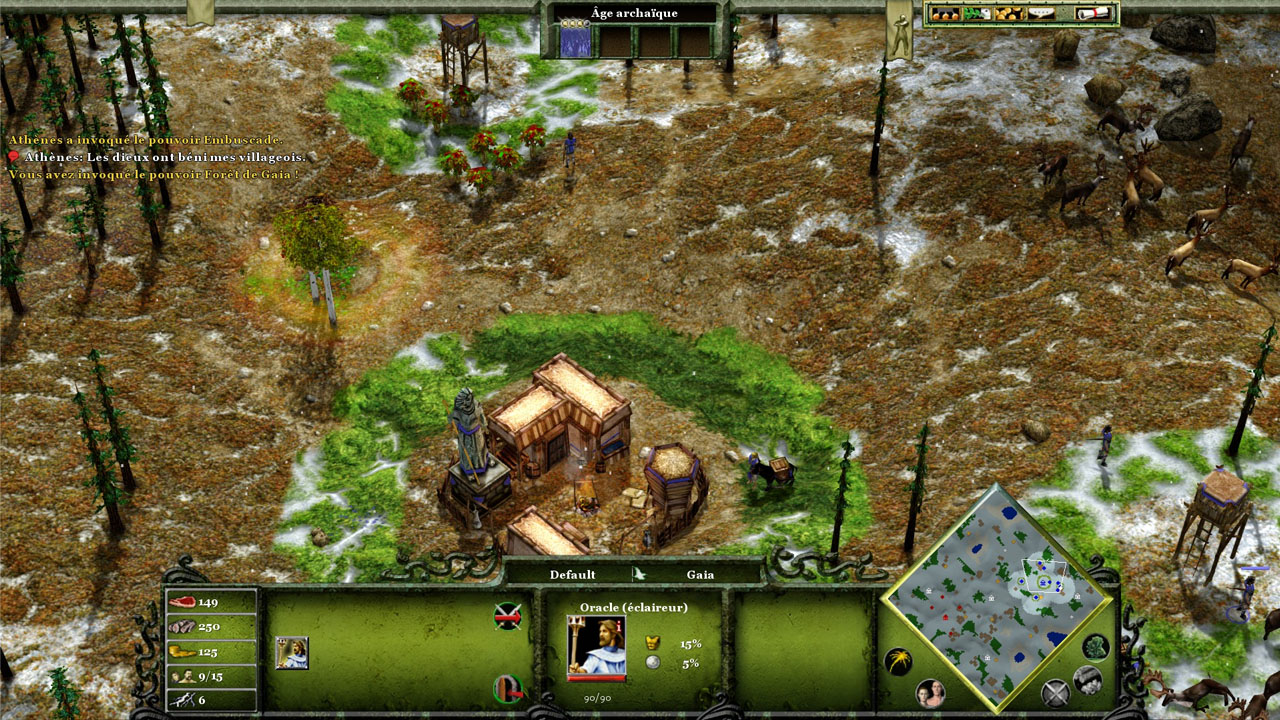Toggle the crossed swords minimap filter

point(1055,692)
